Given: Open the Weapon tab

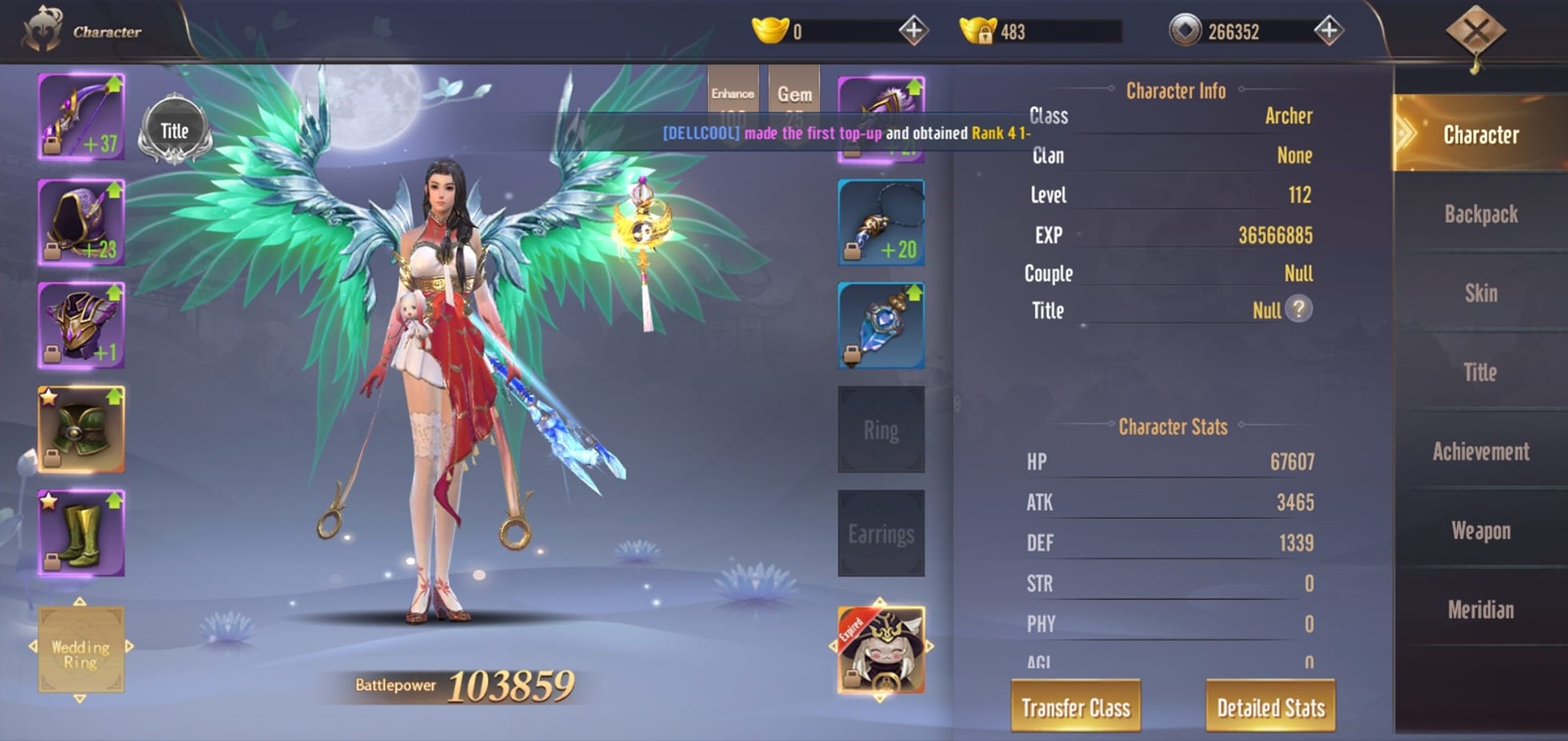Looking at the screenshot, I should (1480, 530).
